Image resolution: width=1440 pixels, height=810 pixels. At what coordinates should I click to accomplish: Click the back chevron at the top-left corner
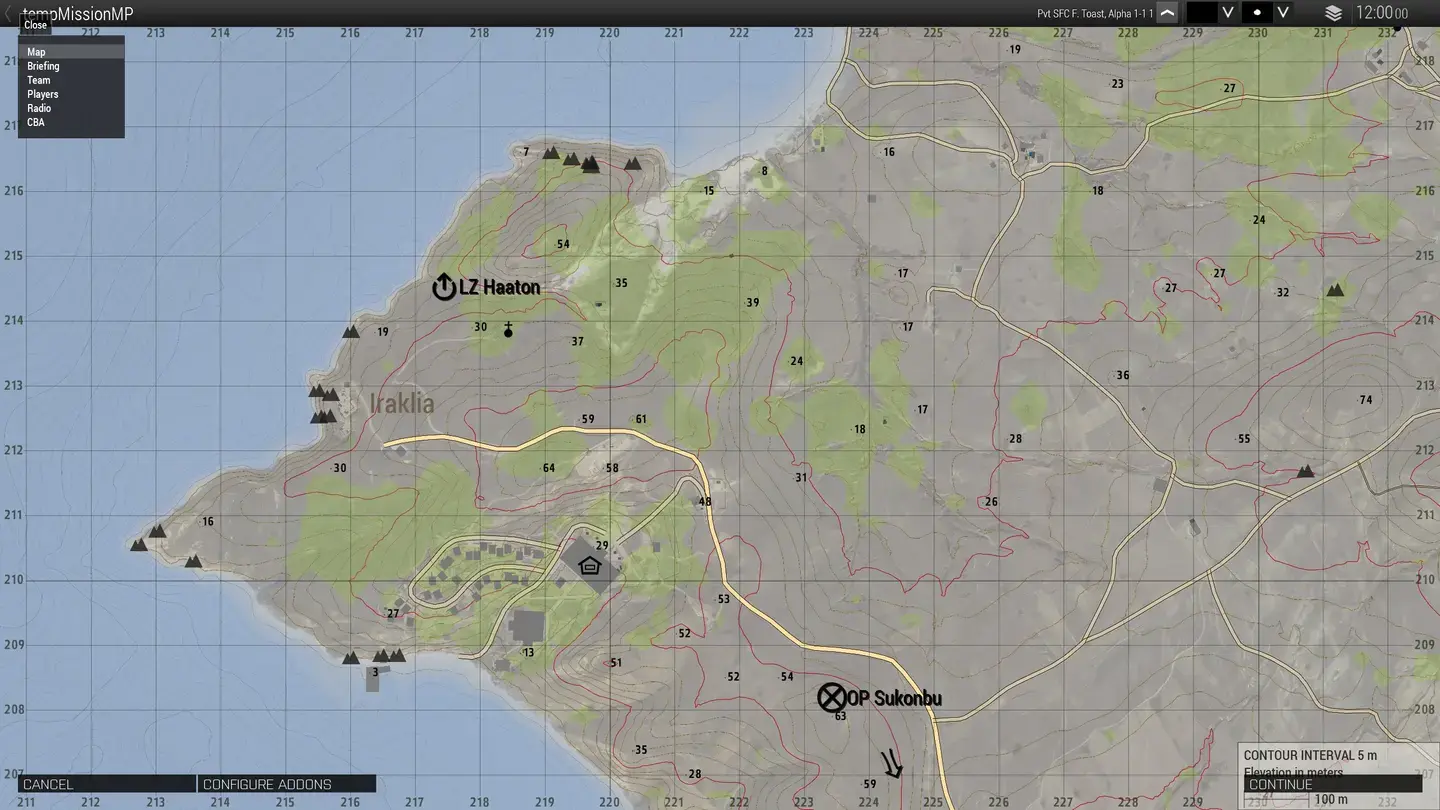8,13
